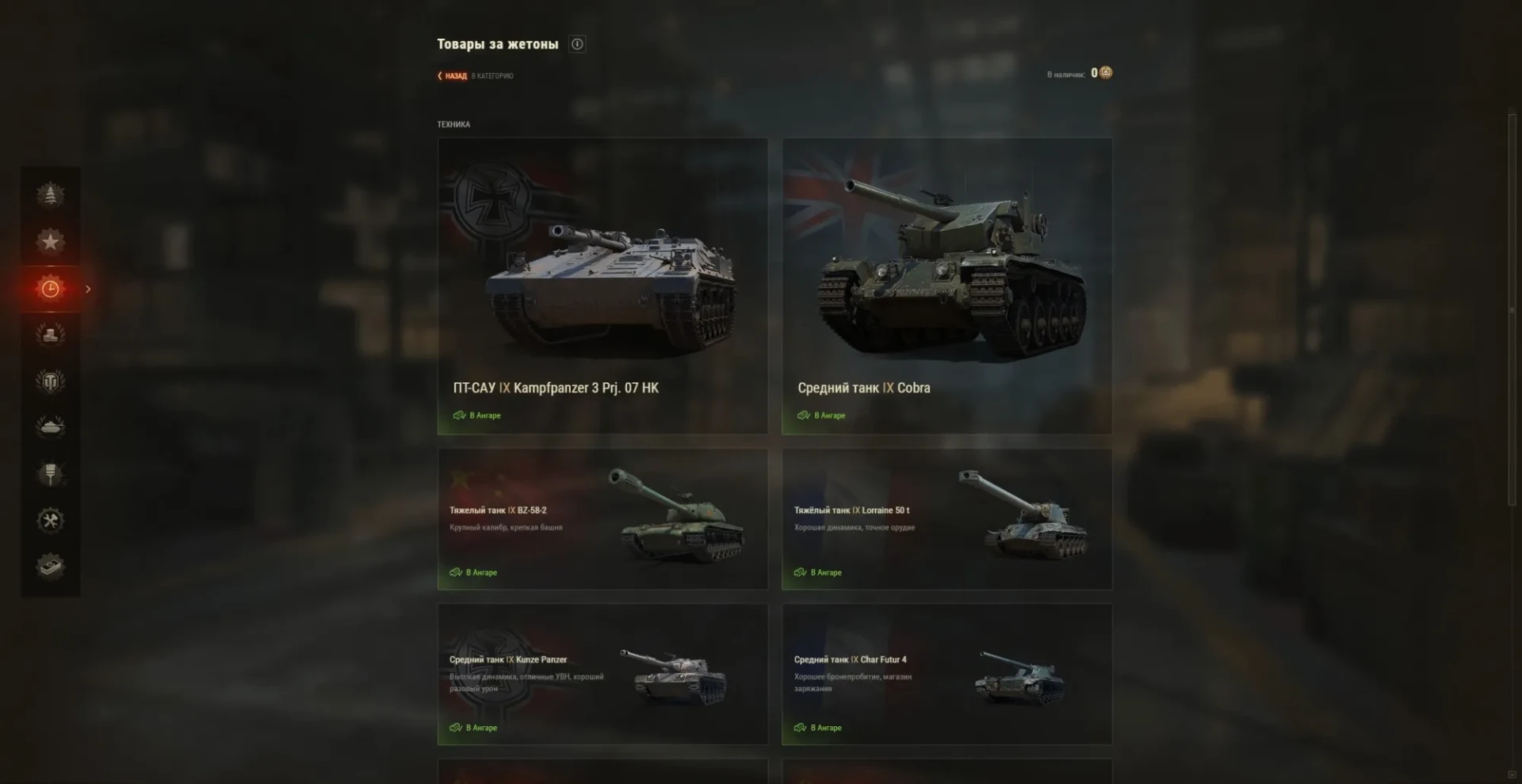Image resolution: width=1522 pixels, height=784 pixels.
Task: Choose the BZ-58-2 heavy tank card
Action: 602,519
